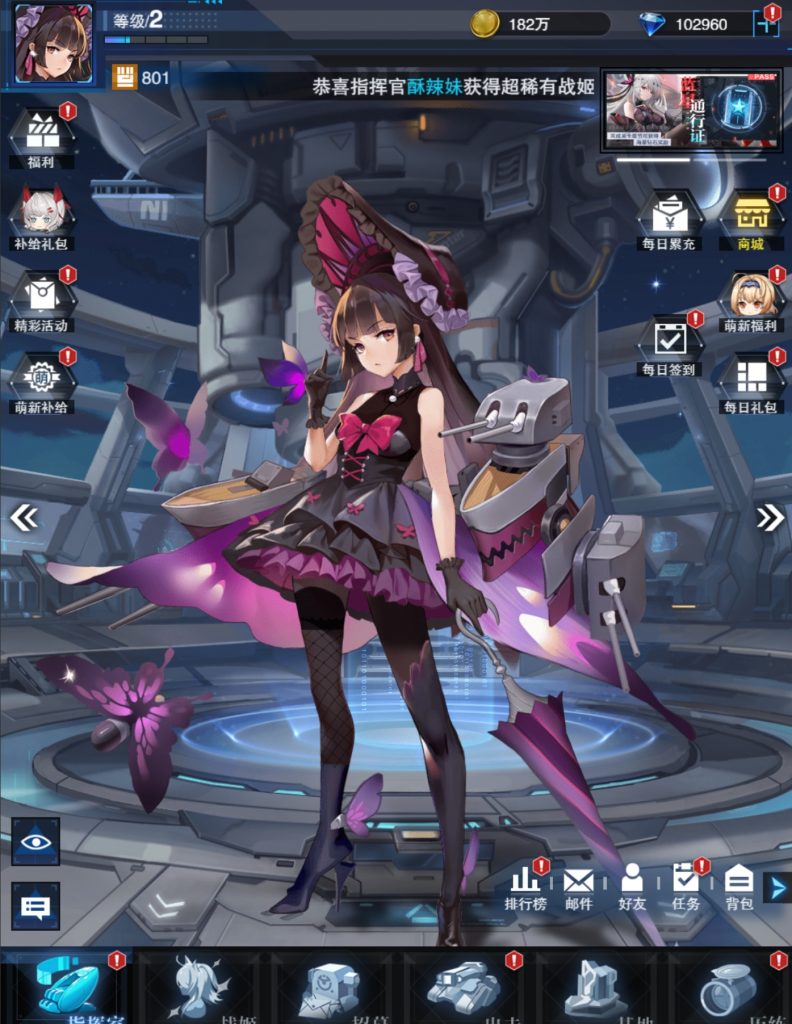Switch to the next character with right arrows

pyautogui.click(x=769, y=516)
